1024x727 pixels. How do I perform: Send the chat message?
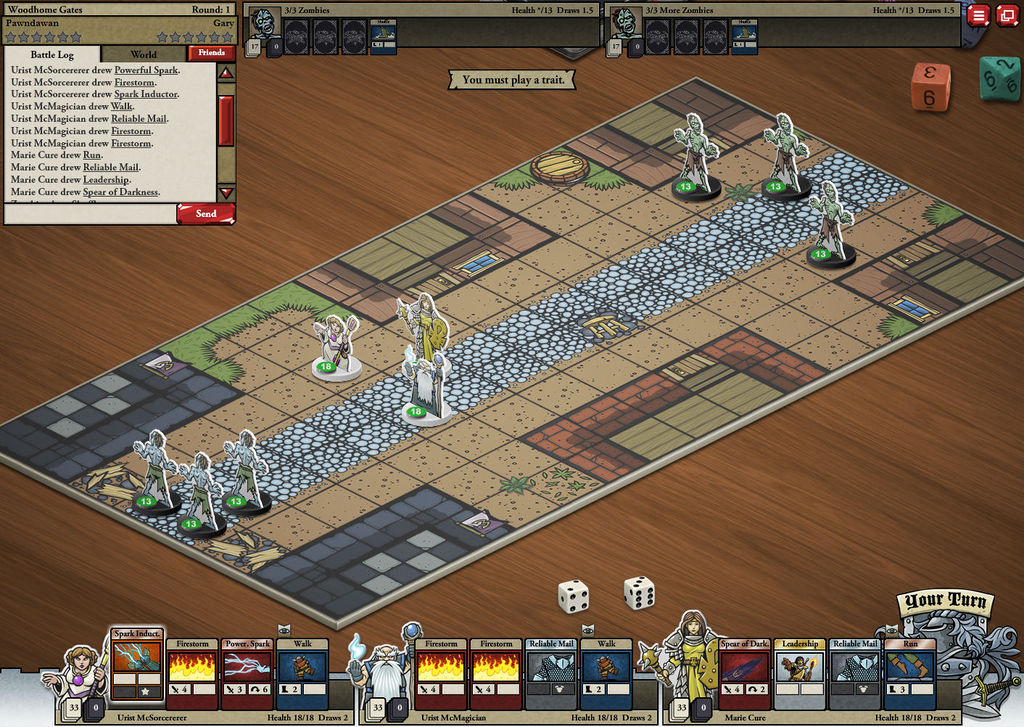coord(206,213)
